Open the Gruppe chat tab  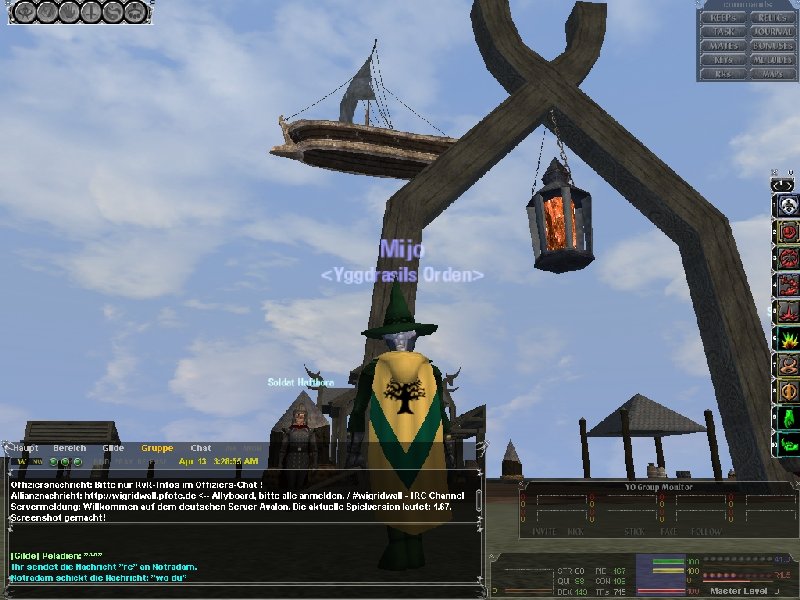[157, 449]
